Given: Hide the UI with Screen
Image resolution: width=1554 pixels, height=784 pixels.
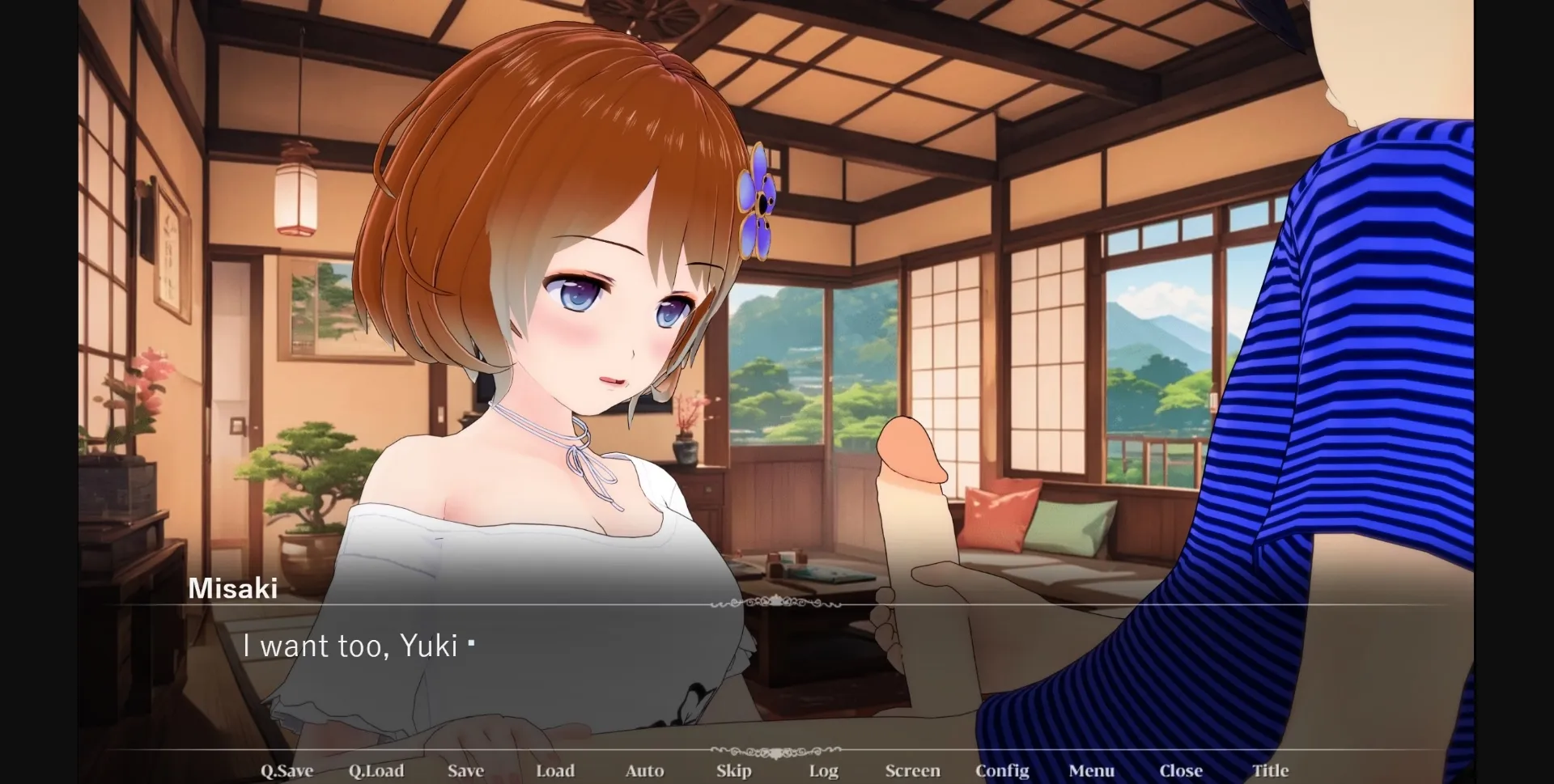Looking at the screenshot, I should coord(913,770).
